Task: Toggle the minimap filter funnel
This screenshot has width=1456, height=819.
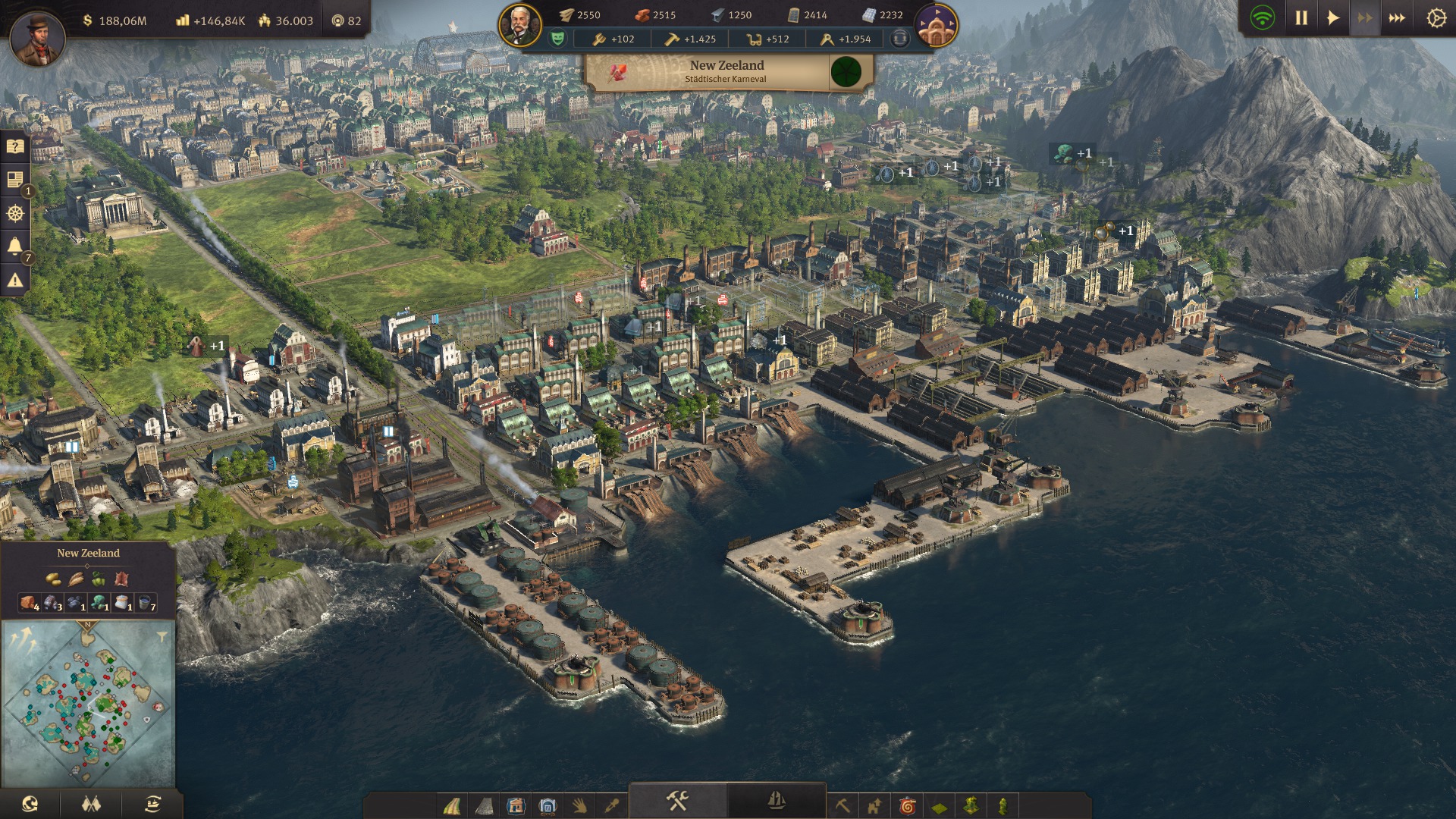Action: (x=162, y=637)
